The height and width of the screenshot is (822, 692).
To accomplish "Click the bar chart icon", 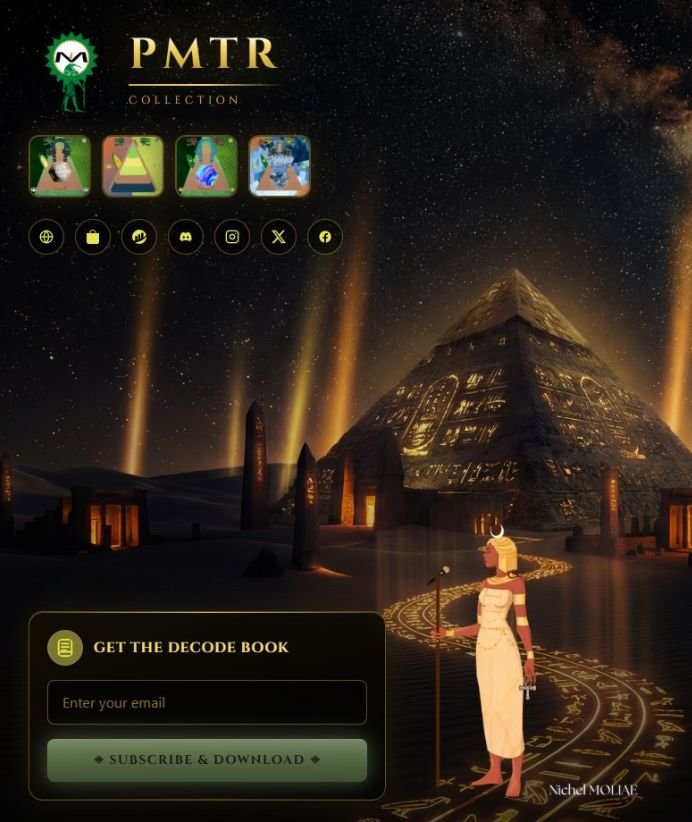I will [x=139, y=237].
